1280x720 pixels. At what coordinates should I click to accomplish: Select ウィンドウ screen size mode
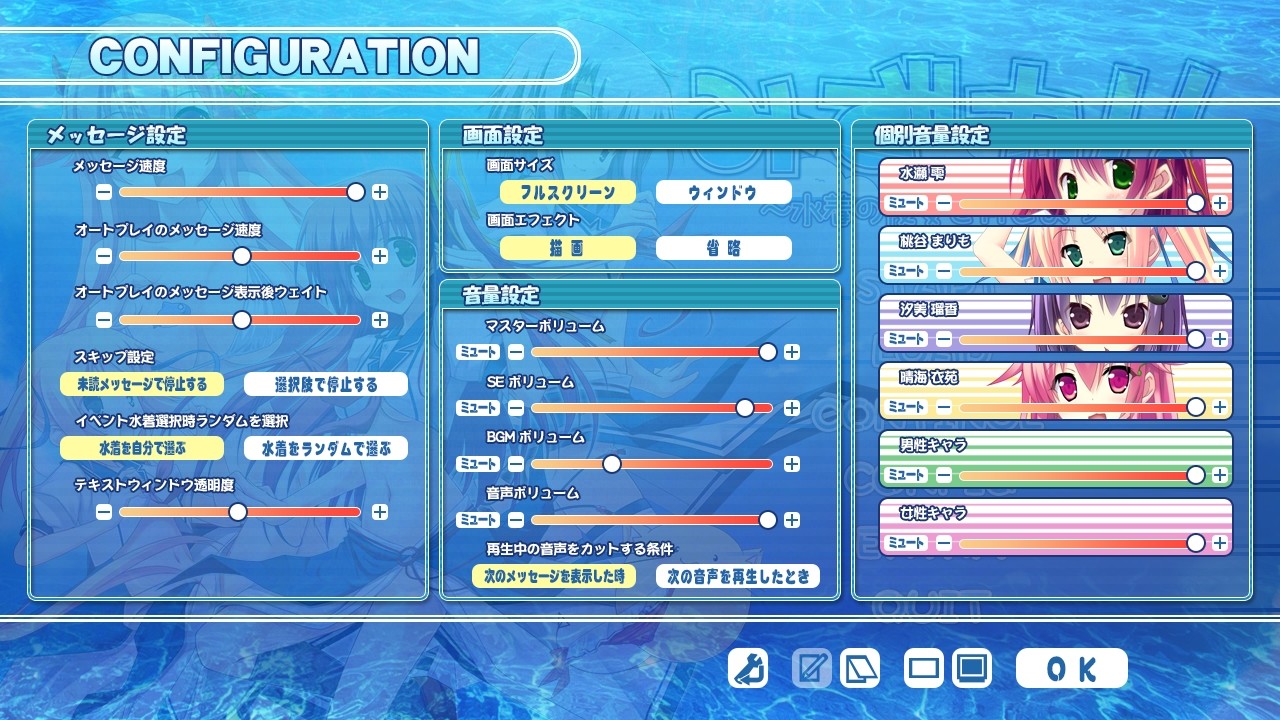(x=722, y=191)
